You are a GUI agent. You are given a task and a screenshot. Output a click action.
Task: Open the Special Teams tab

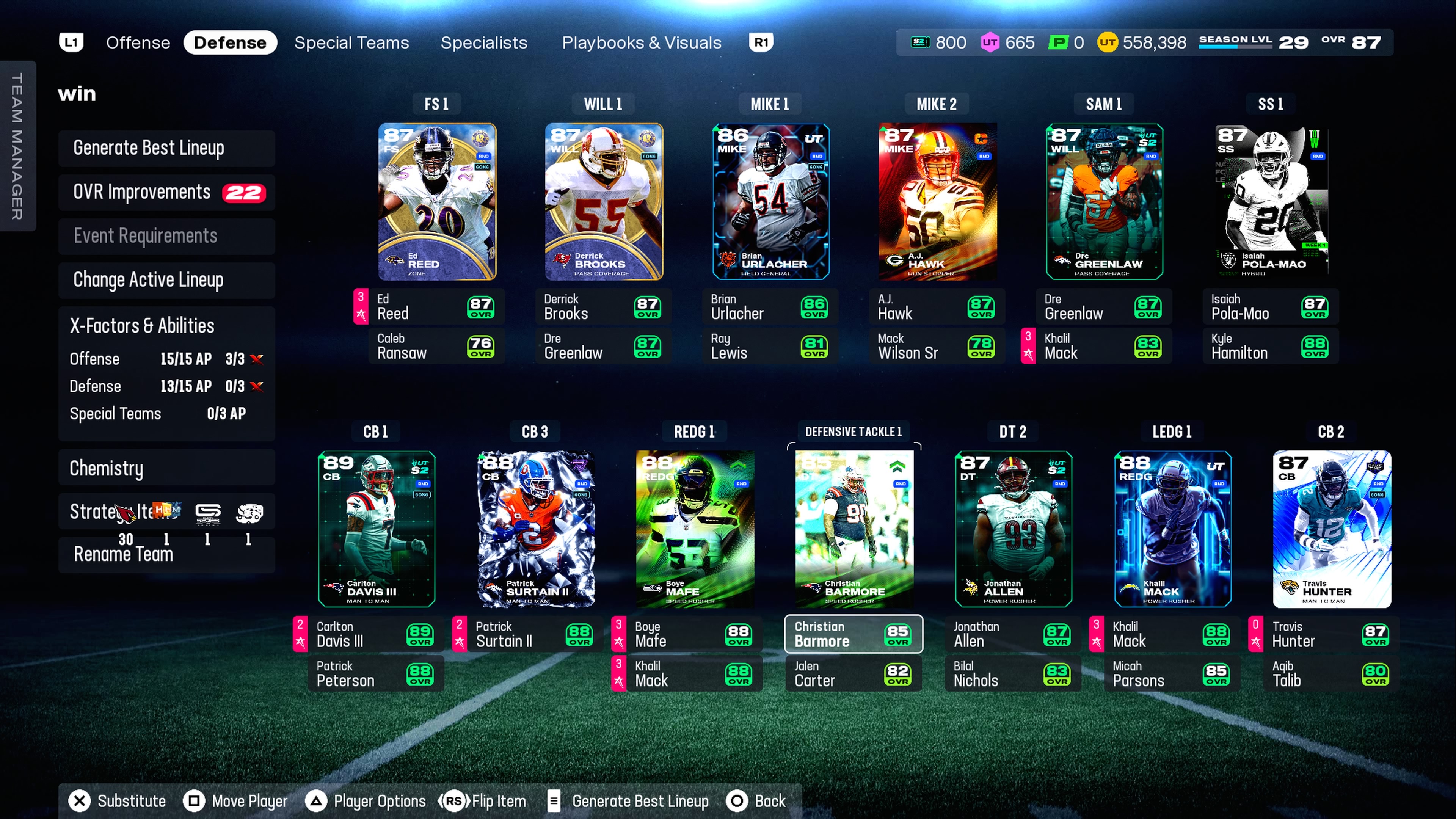tap(351, 43)
